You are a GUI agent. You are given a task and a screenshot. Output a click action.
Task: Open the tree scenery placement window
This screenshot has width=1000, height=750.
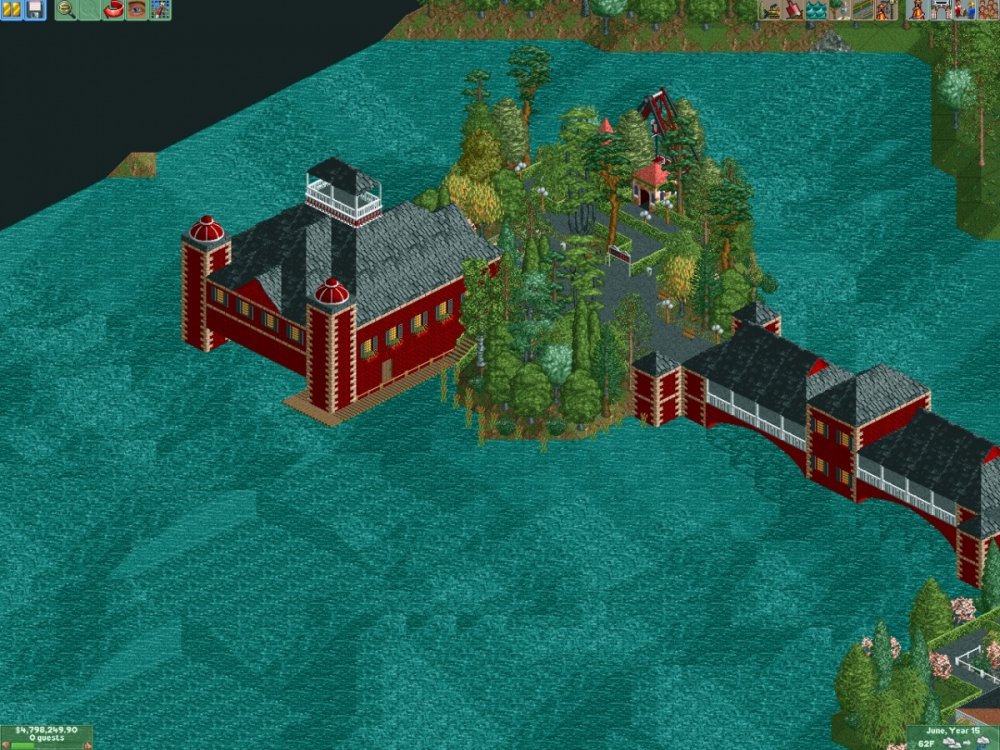point(840,10)
